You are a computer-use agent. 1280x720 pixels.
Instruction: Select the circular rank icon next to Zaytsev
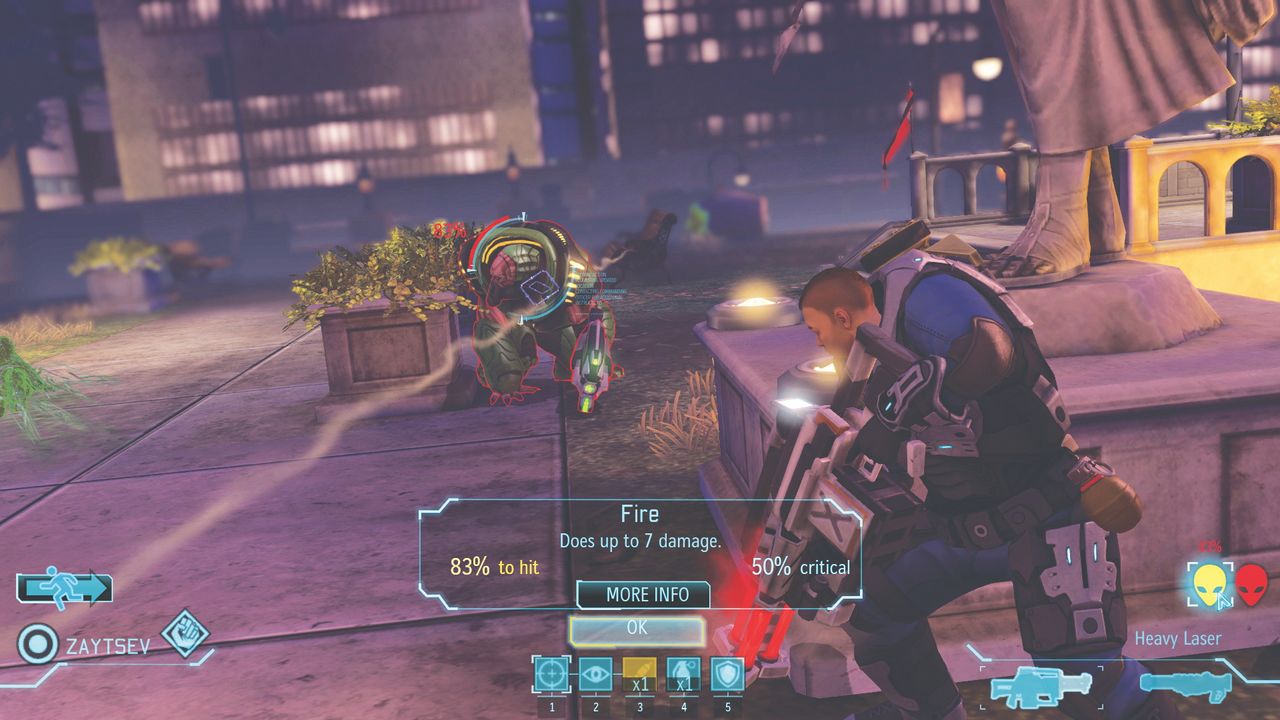38,645
